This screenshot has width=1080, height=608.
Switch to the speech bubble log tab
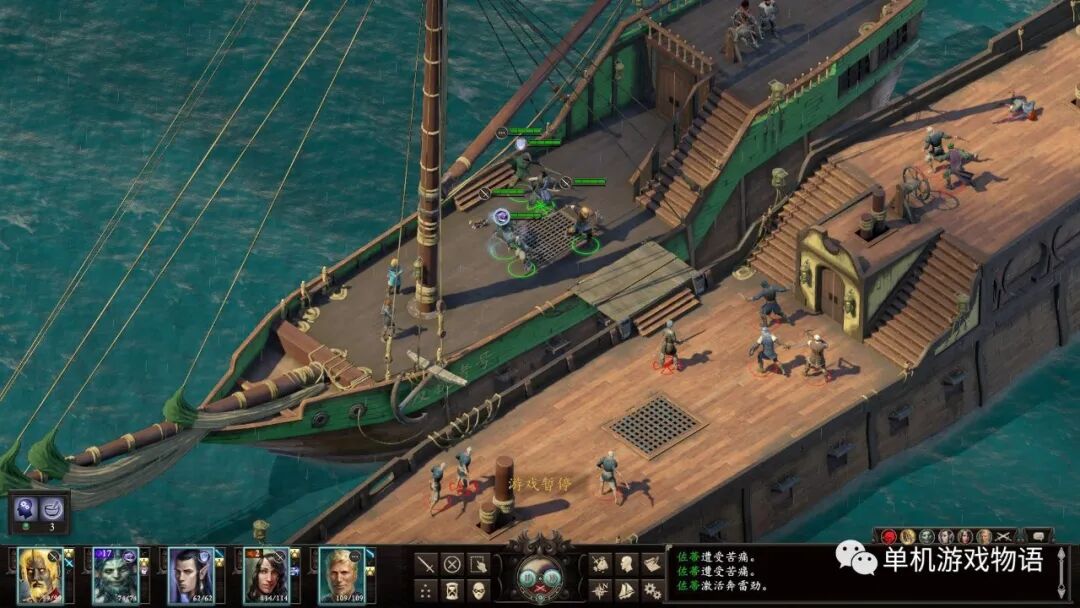(1037, 537)
